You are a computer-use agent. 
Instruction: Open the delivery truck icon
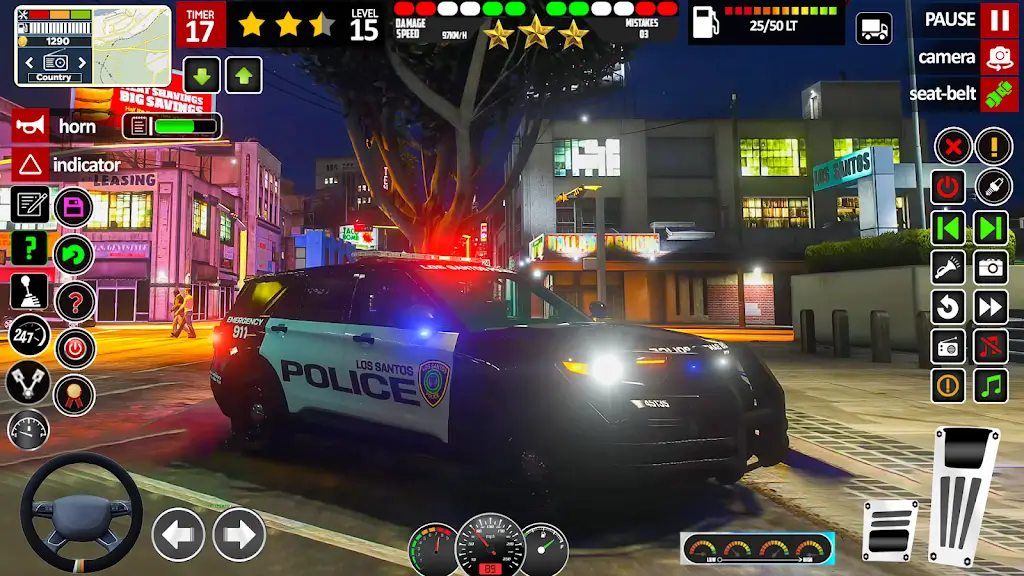pos(874,28)
